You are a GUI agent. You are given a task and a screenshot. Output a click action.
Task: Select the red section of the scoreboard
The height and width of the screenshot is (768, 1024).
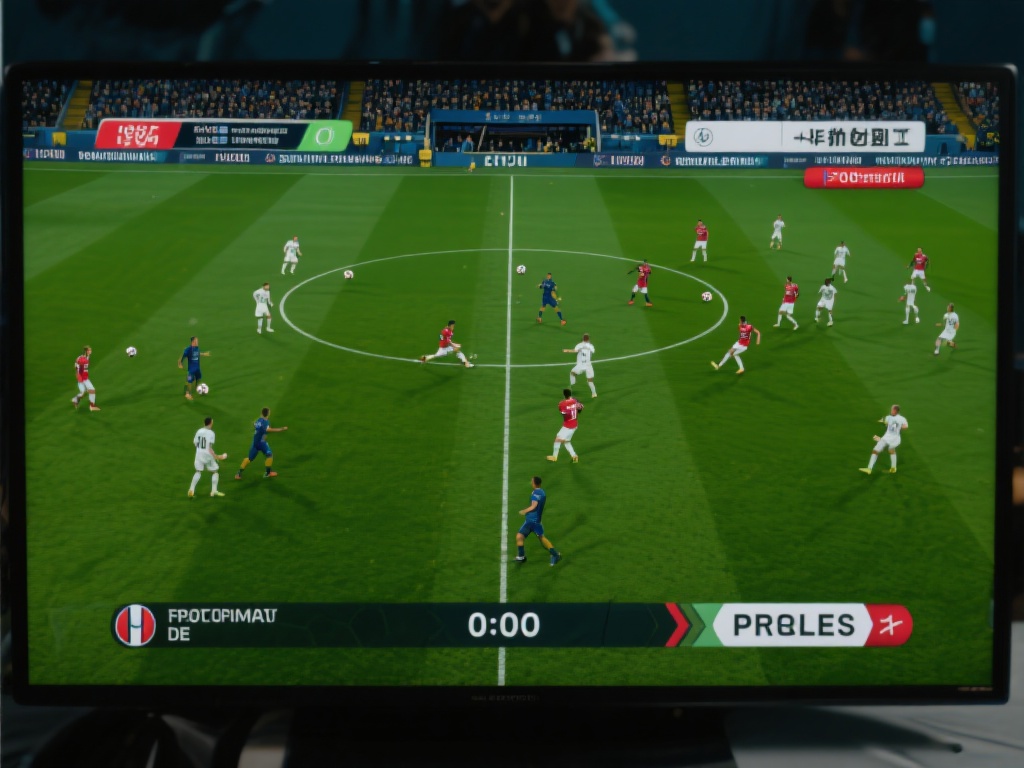tap(138, 135)
